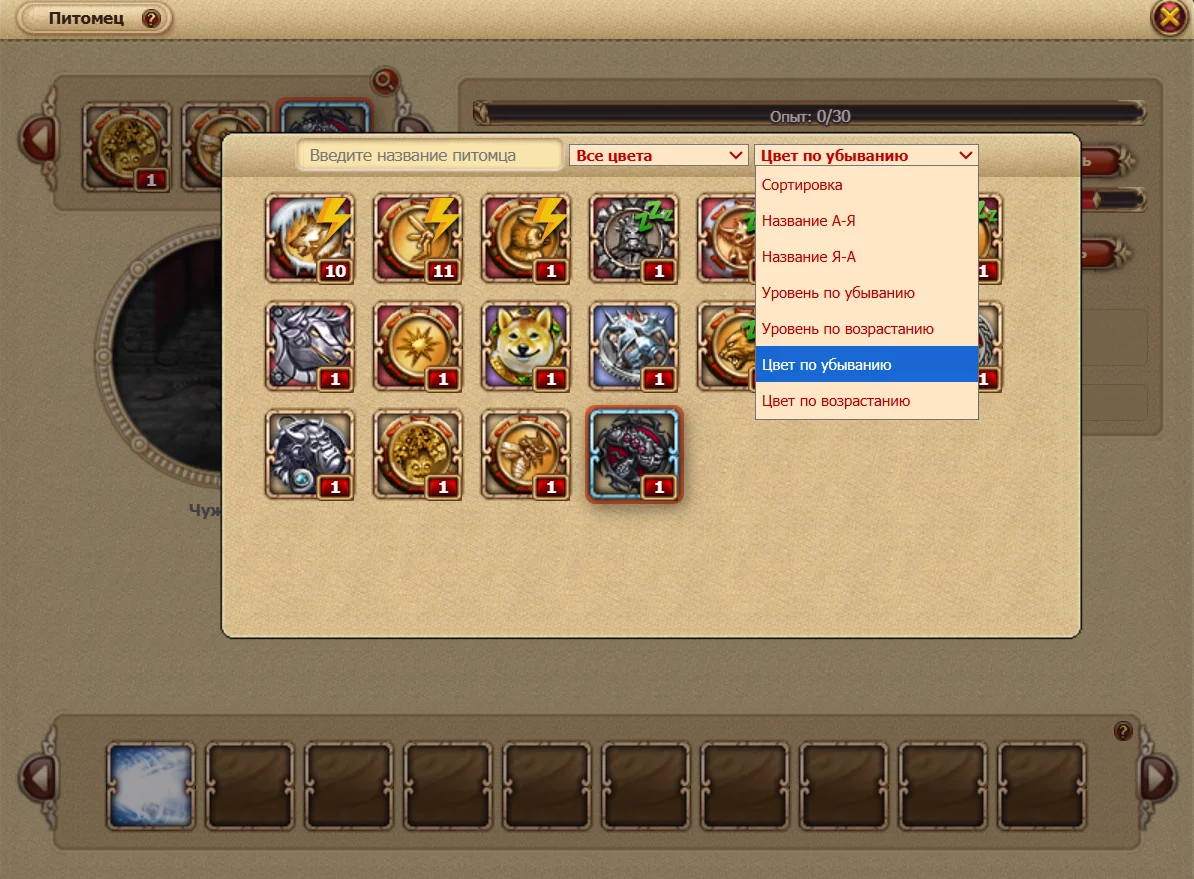Screen dimensions: 1194x879
Task: Choose the highlighted dark red dragon pet
Action: click(634, 454)
